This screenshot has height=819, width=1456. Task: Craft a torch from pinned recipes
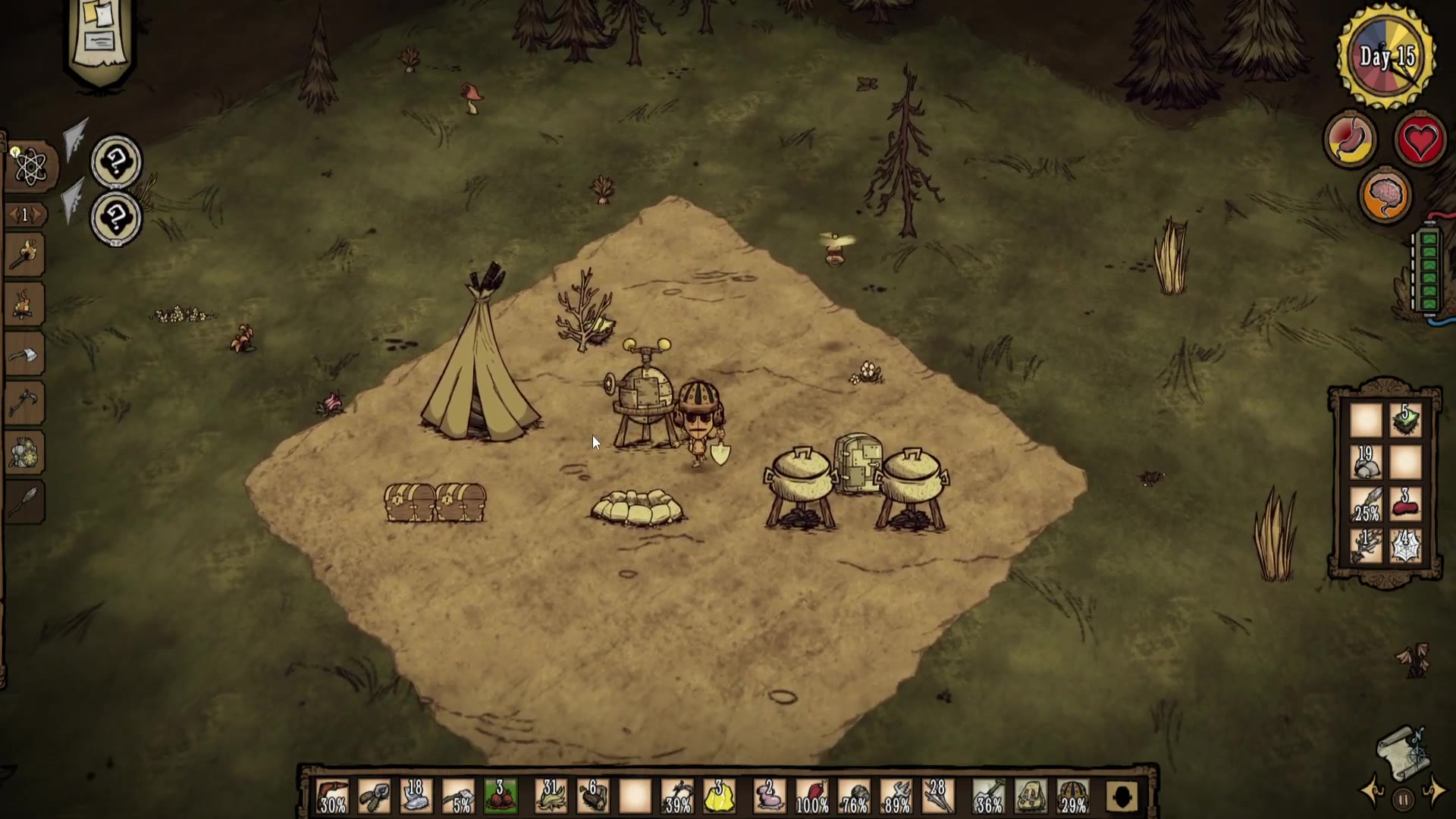tap(24, 256)
